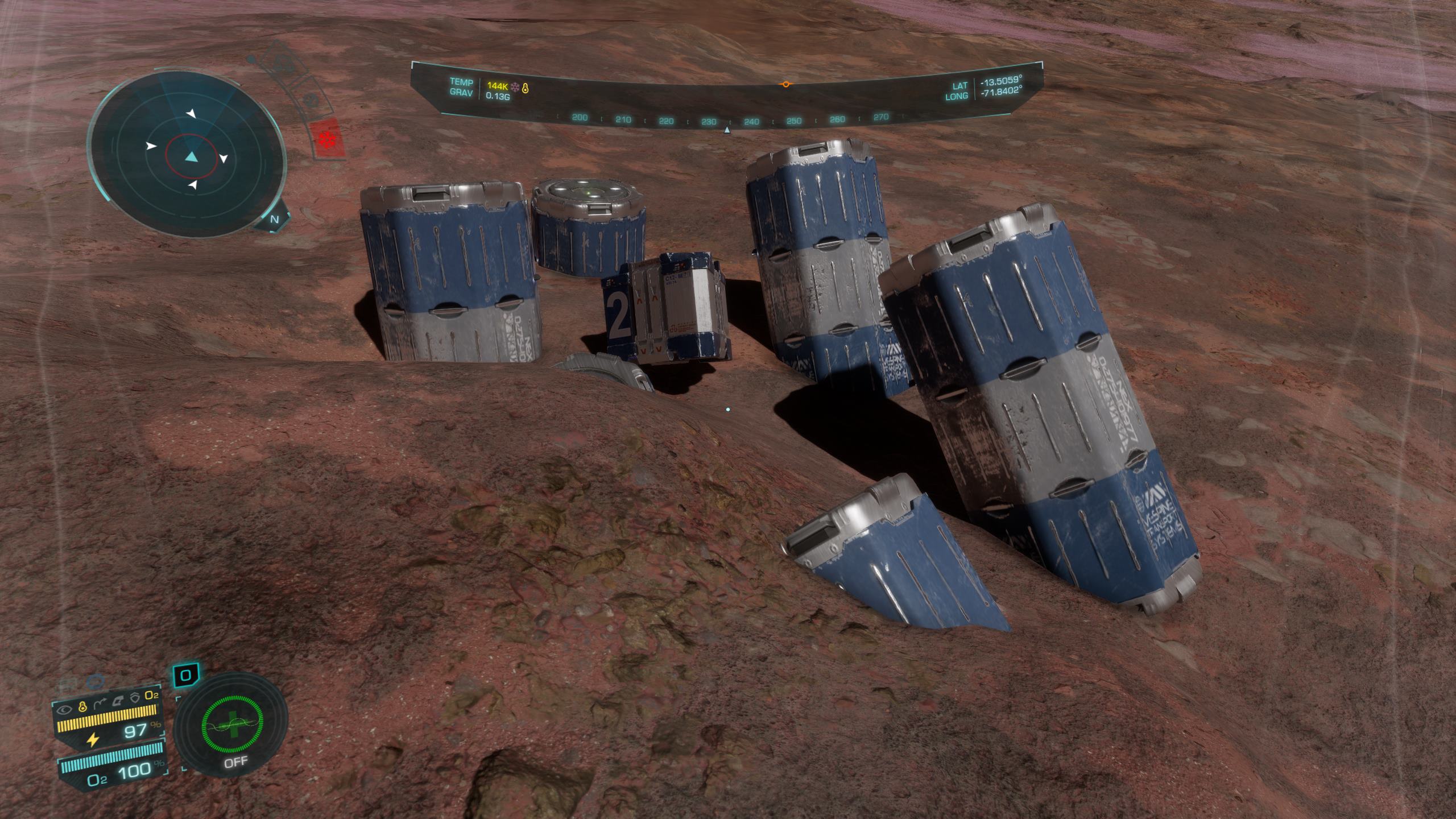
Task: Click the N north marker on the radar
Action: coord(275,219)
